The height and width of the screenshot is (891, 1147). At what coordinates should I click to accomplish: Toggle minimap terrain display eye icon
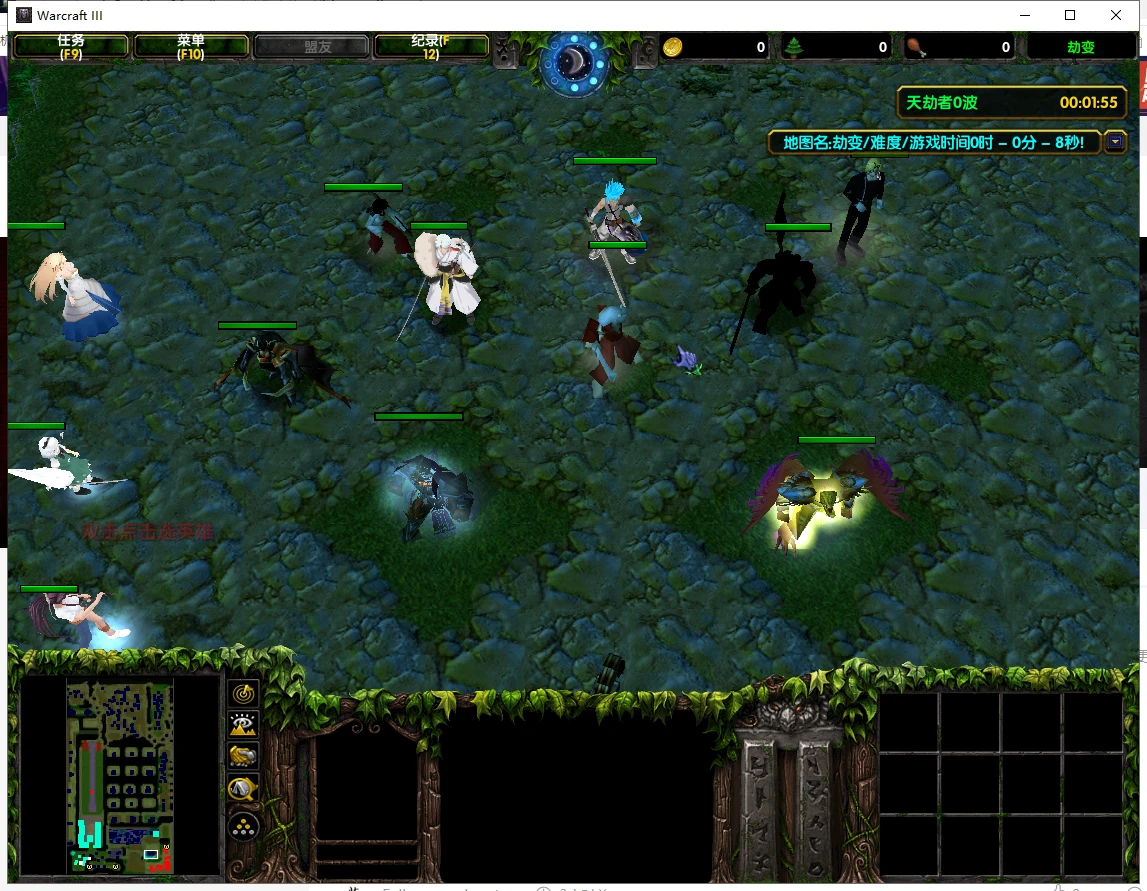click(x=244, y=724)
